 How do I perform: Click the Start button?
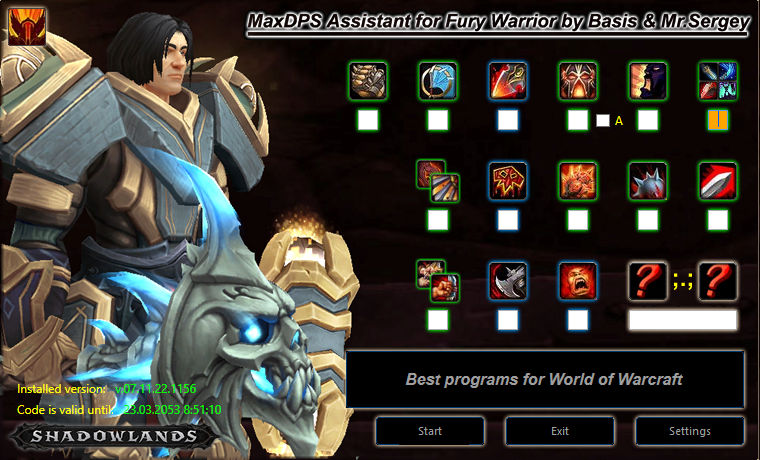pyautogui.click(x=430, y=431)
